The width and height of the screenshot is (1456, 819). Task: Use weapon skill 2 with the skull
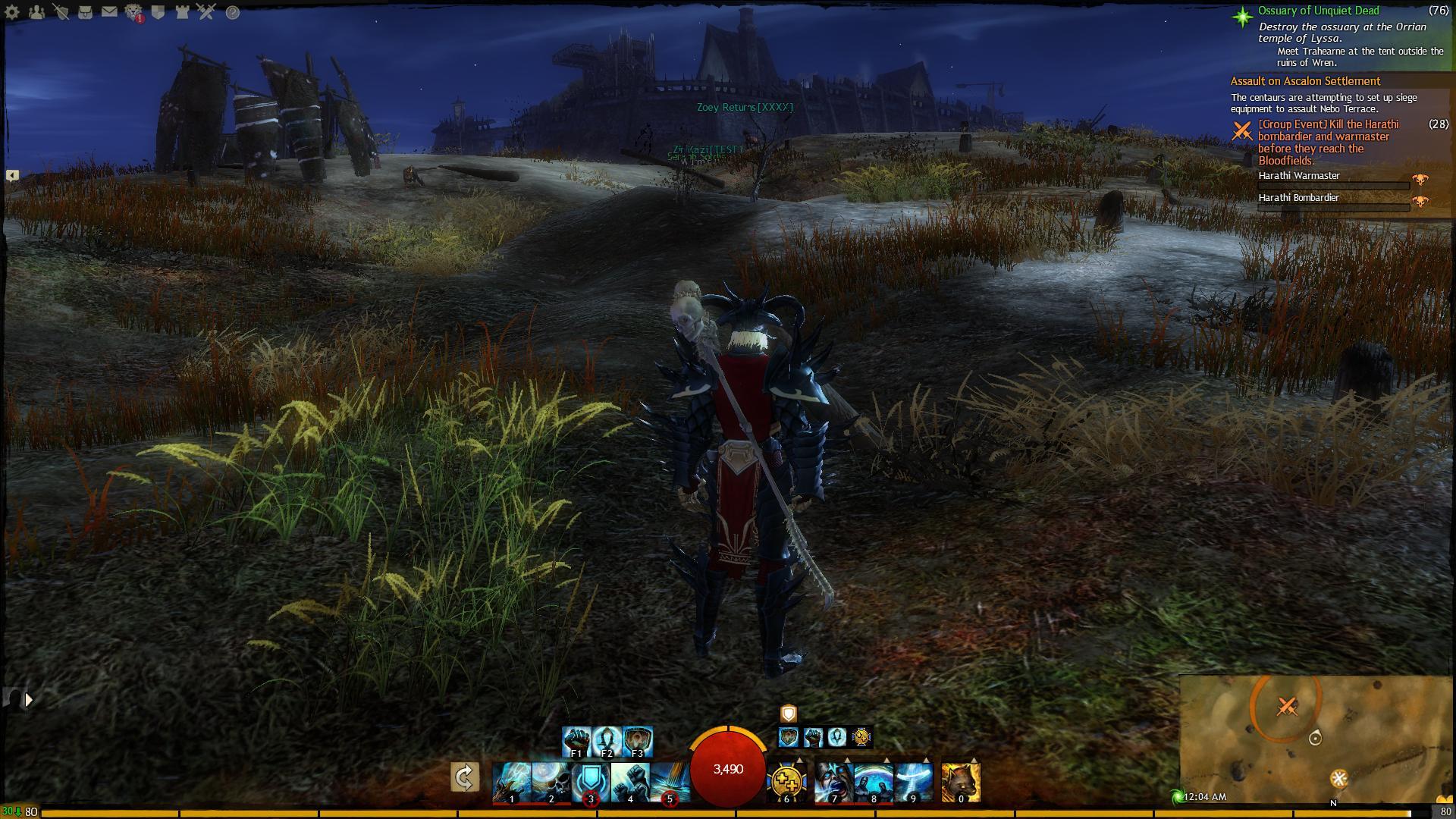[551, 782]
